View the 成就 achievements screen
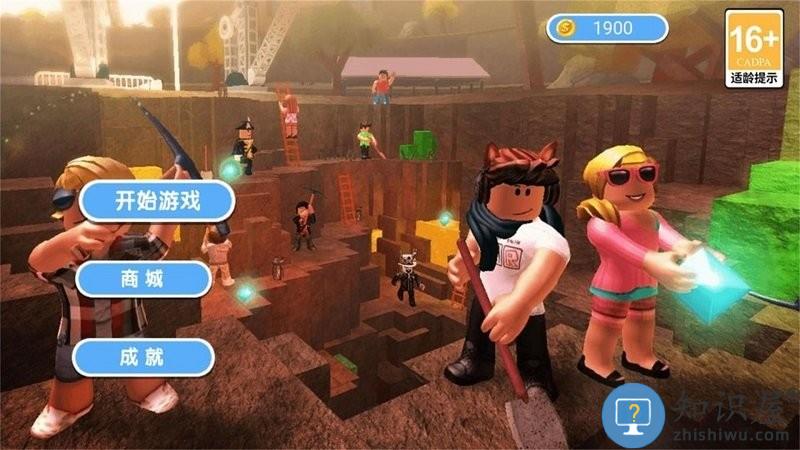Screen dimensions: 800x450 click(143, 357)
